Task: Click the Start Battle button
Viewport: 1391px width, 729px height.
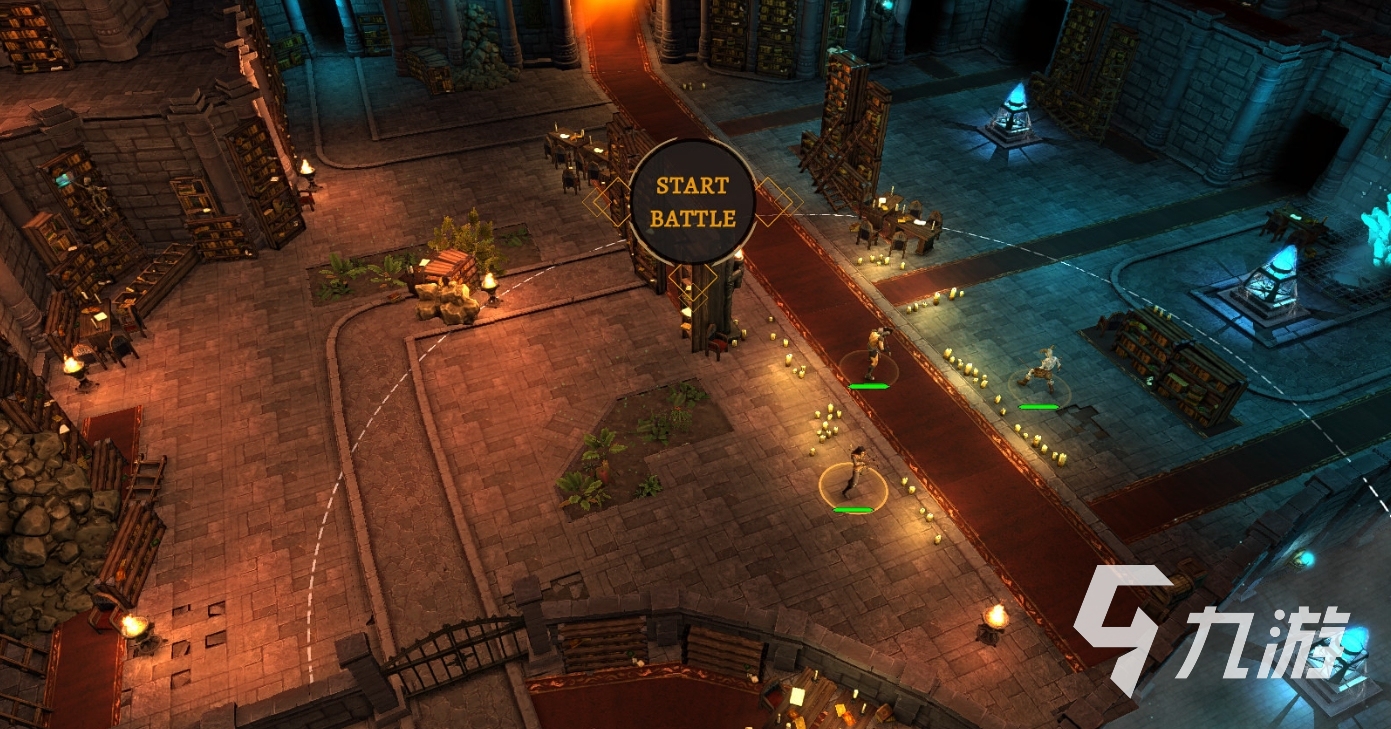Action: [692, 202]
